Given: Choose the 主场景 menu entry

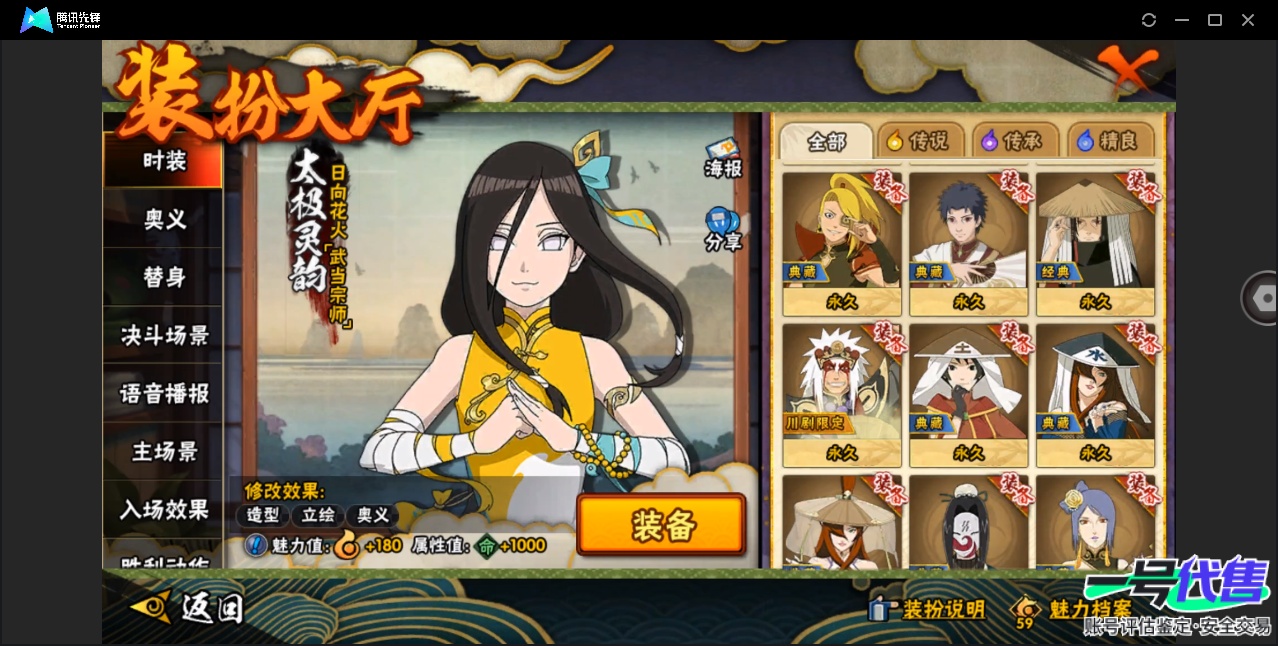Looking at the screenshot, I should coord(163,451).
